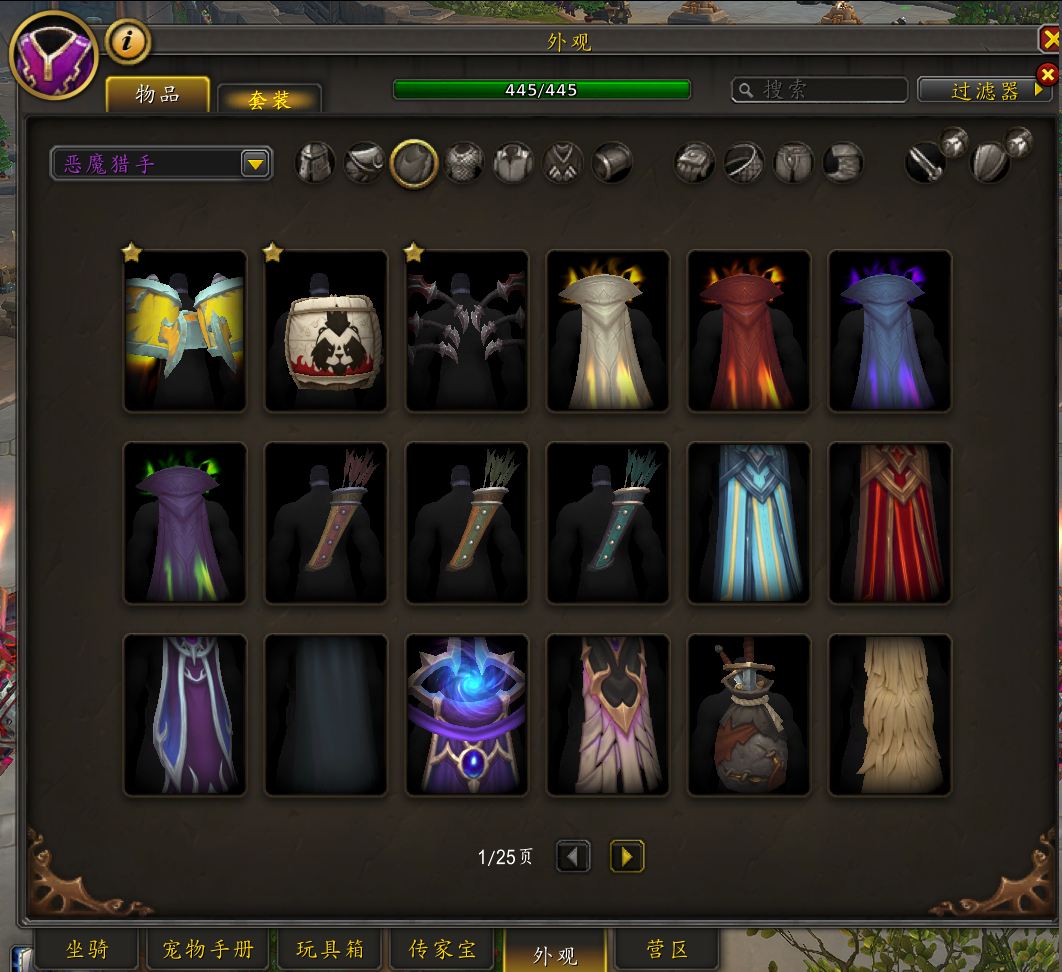Pick the red flaming cloak appearance
This screenshot has width=1062, height=972.
749,330
